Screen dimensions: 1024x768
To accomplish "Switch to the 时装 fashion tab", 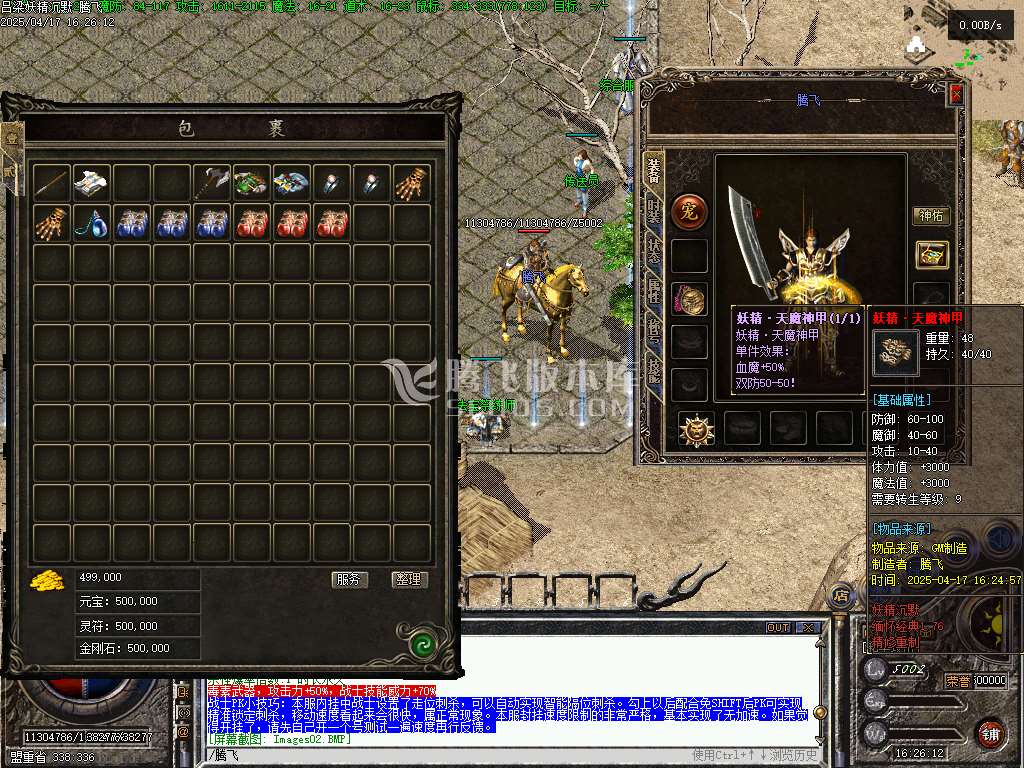I will point(654,212).
